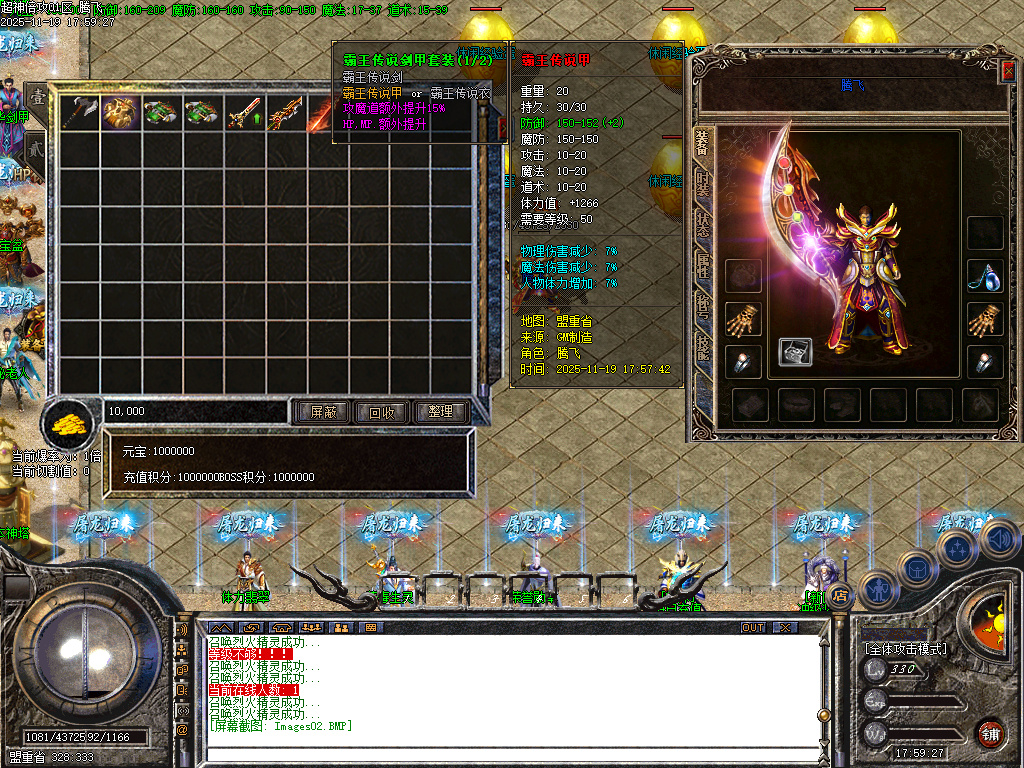Click the chat panel OUT button
The height and width of the screenshot is (768, 1024).
pos(753,627)
